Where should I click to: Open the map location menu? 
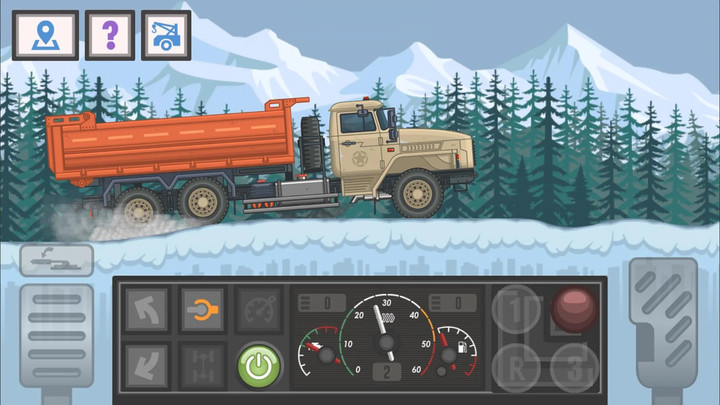pos(45,35)
